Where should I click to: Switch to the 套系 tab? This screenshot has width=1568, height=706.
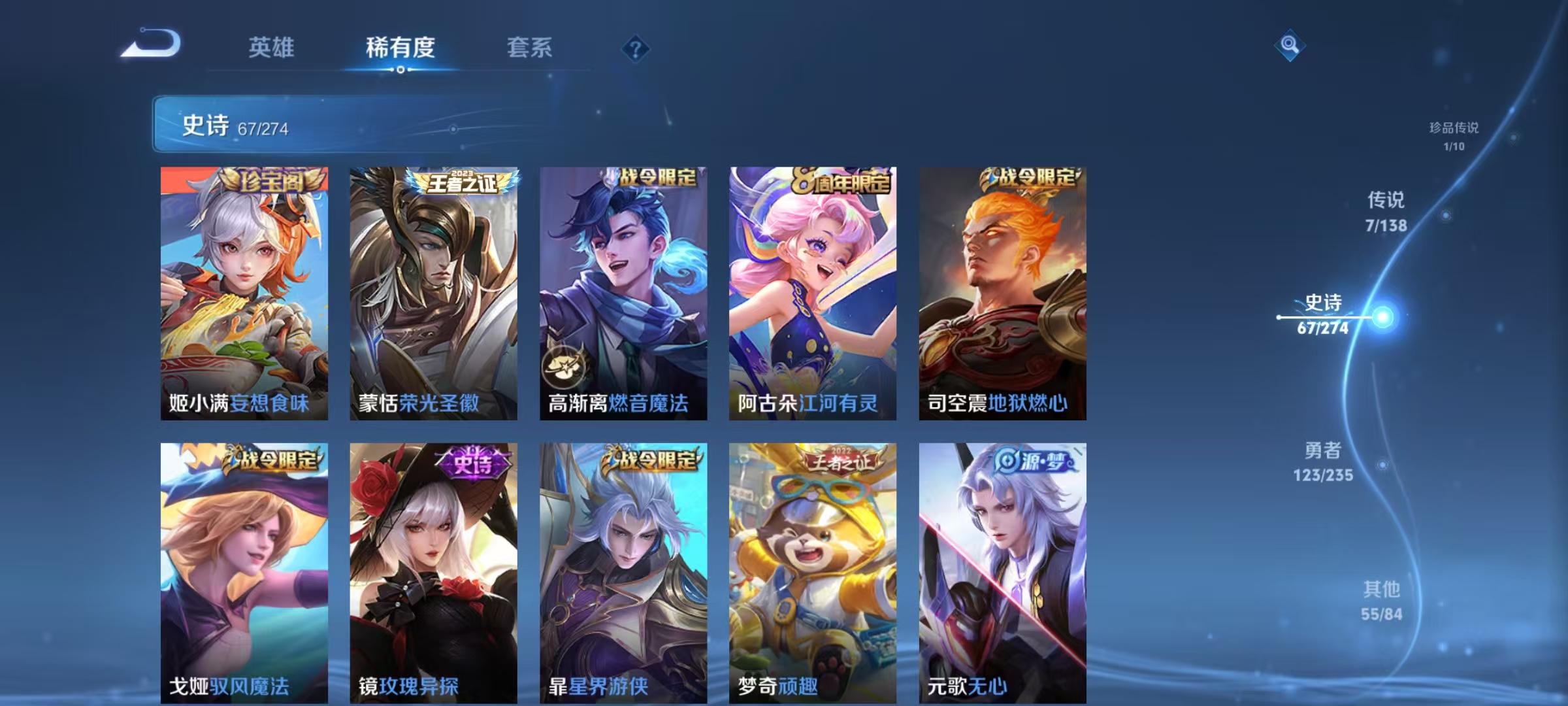point(531,47)
